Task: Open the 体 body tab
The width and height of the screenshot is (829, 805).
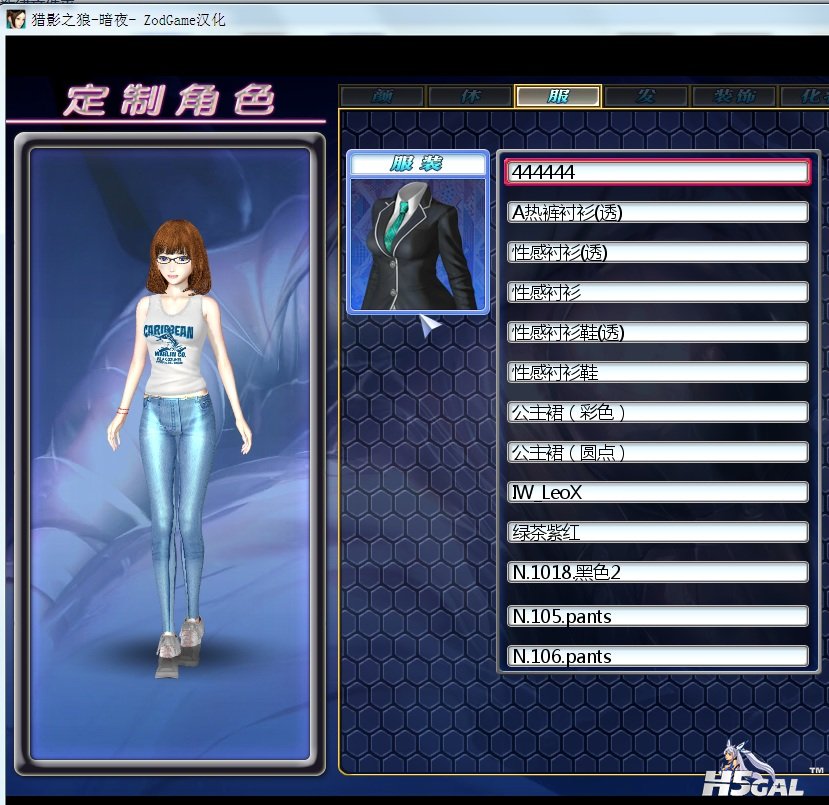Action: click(470, 96)
